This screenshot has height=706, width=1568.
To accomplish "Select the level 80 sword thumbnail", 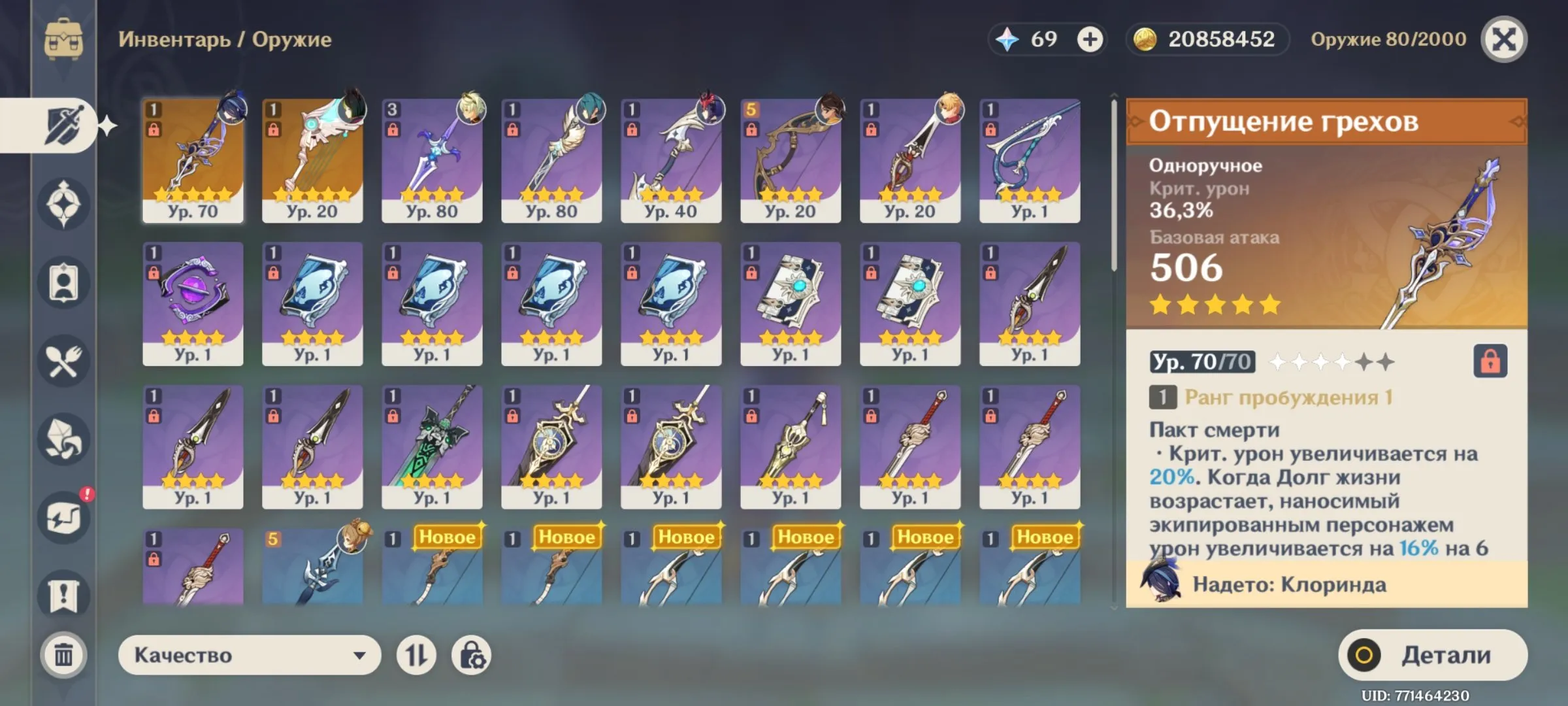I will coord(431,157).
